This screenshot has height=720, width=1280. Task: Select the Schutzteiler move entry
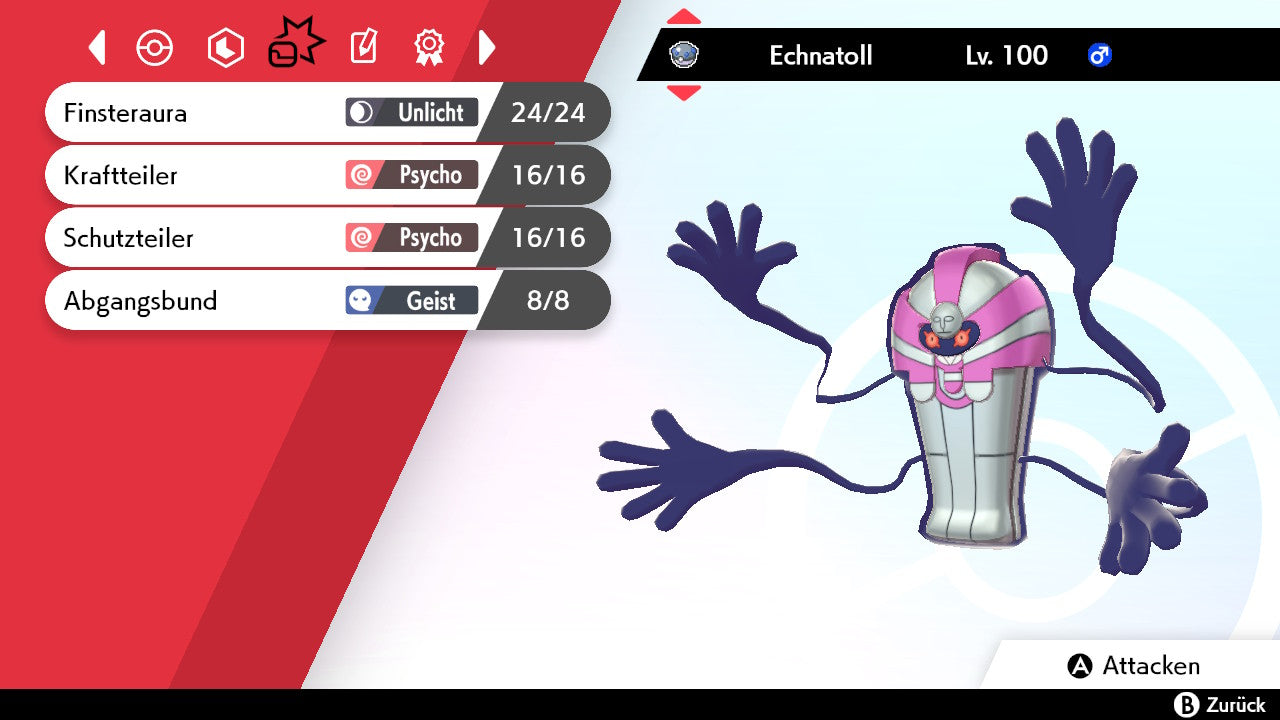click(x=300, y=238)
